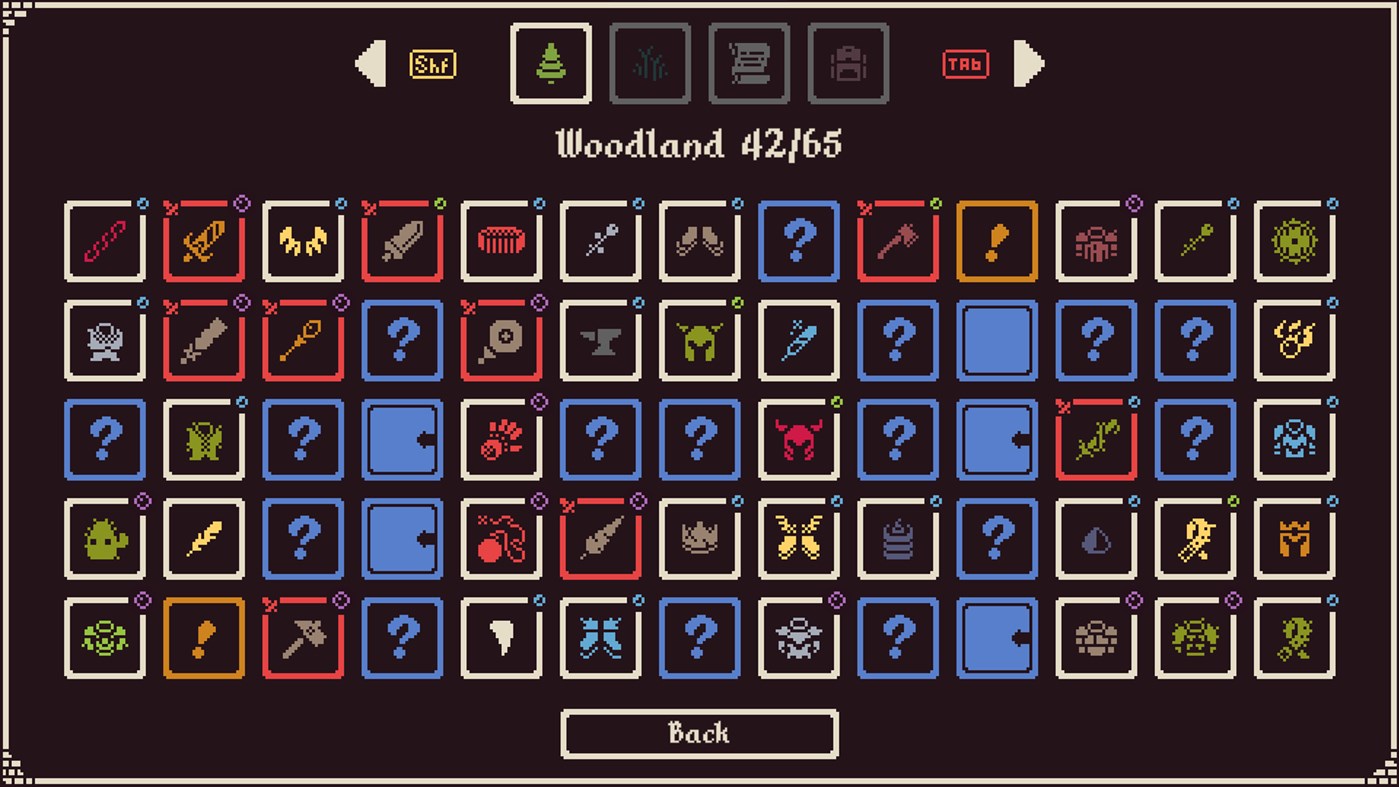This screenshot has height=787, width=1399.
Task: Click the brown crown item
Action: (x=699, y=539)
